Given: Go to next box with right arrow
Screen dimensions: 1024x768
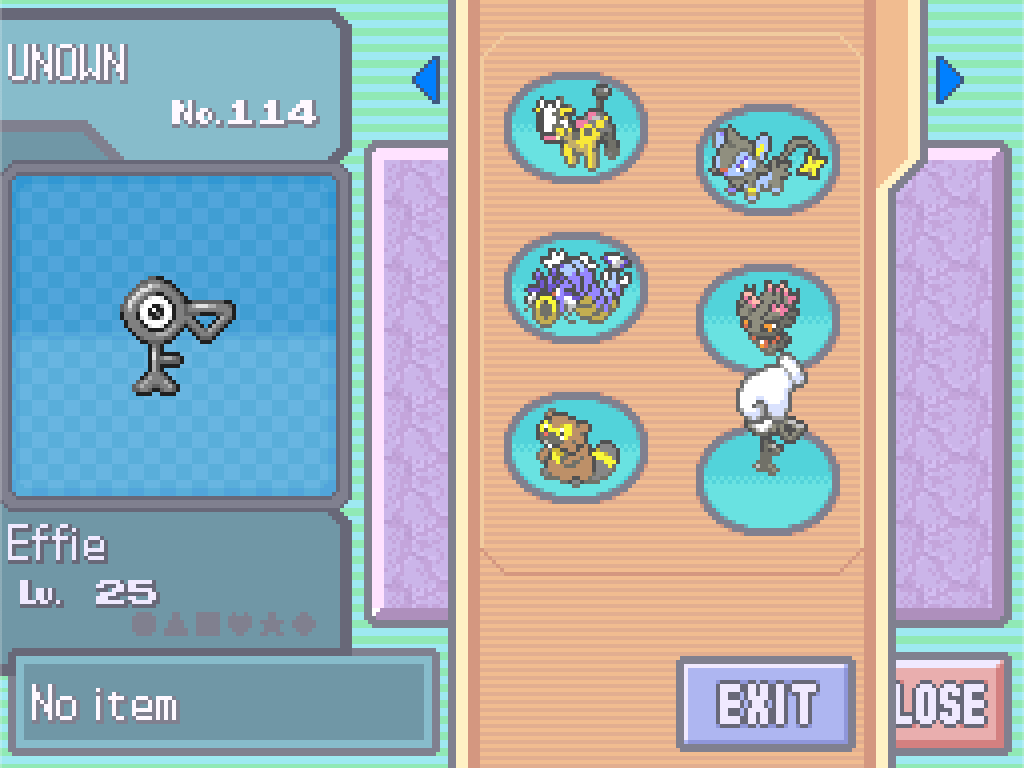Looking at the screenshot, I should pos(949,81).
